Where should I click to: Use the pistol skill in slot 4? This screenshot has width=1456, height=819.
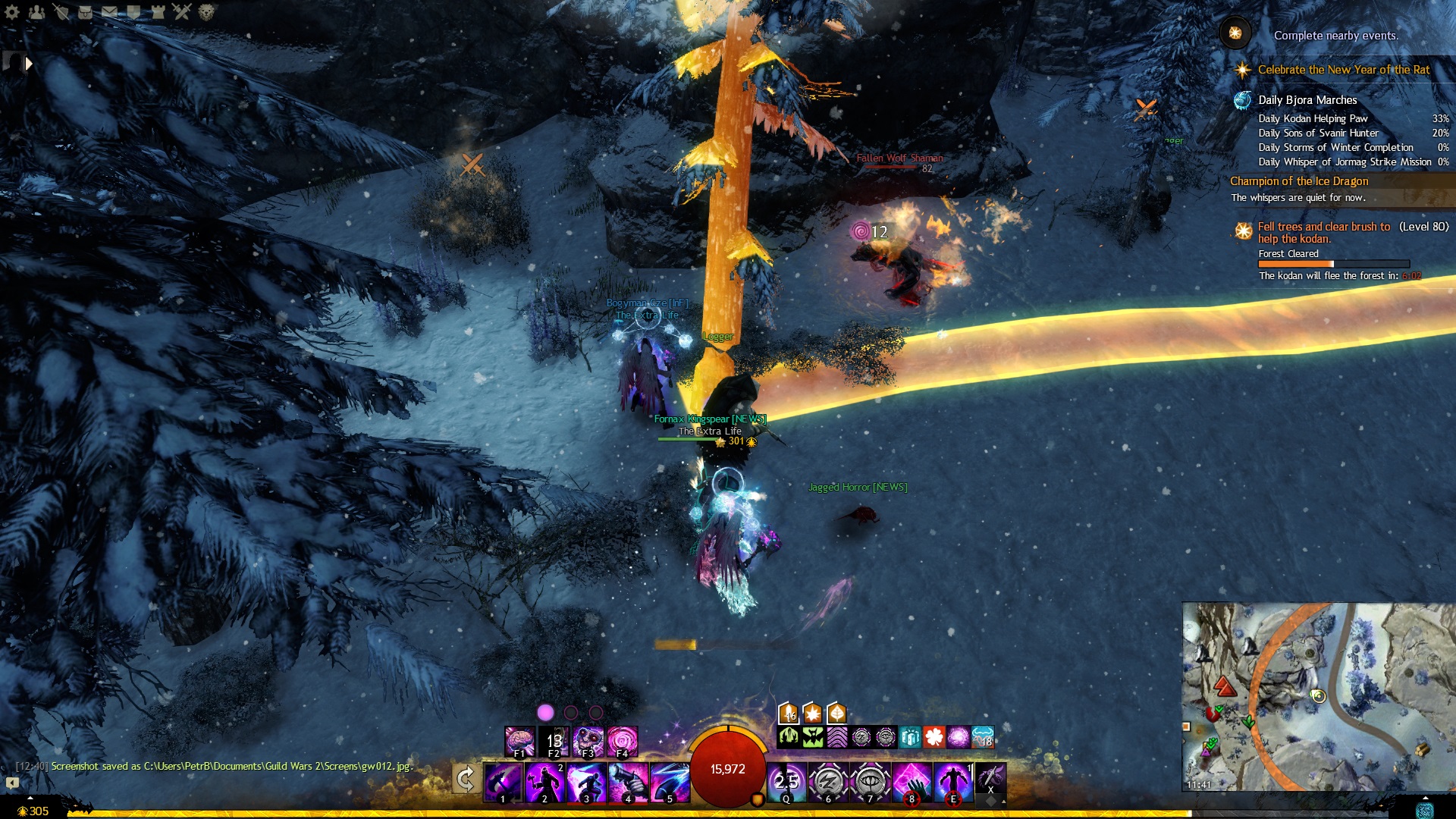[629, 782]
